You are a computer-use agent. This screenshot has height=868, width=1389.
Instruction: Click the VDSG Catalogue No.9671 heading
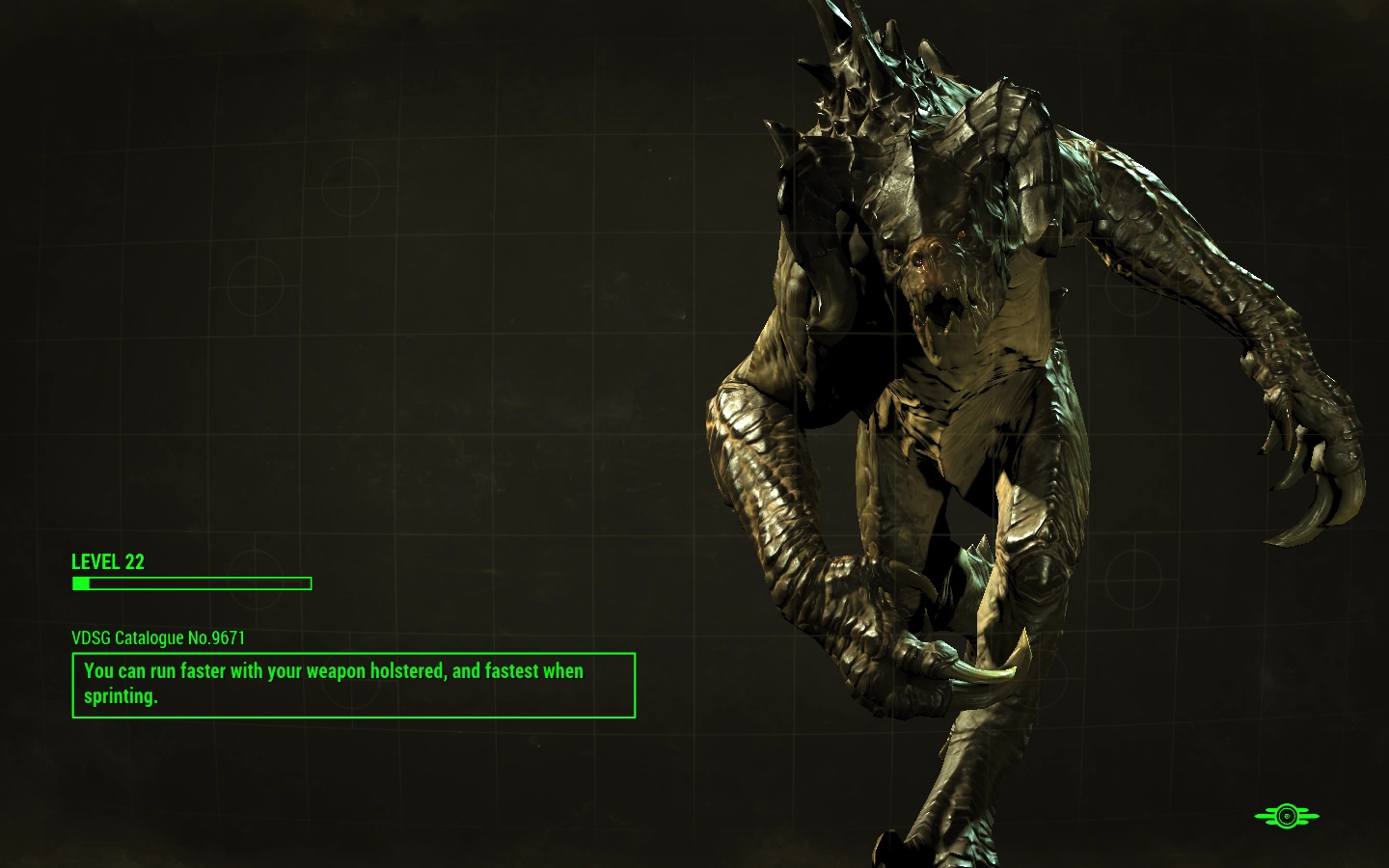pyautogui.click(x=158, y=638)
